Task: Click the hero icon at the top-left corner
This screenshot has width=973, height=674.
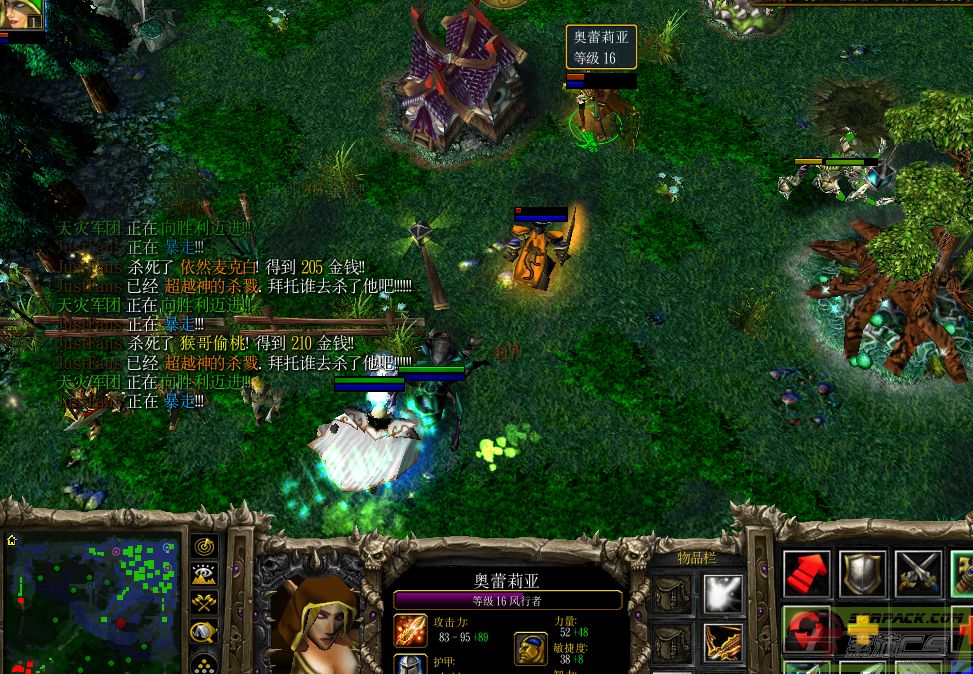Action: (x=21, y=14)
